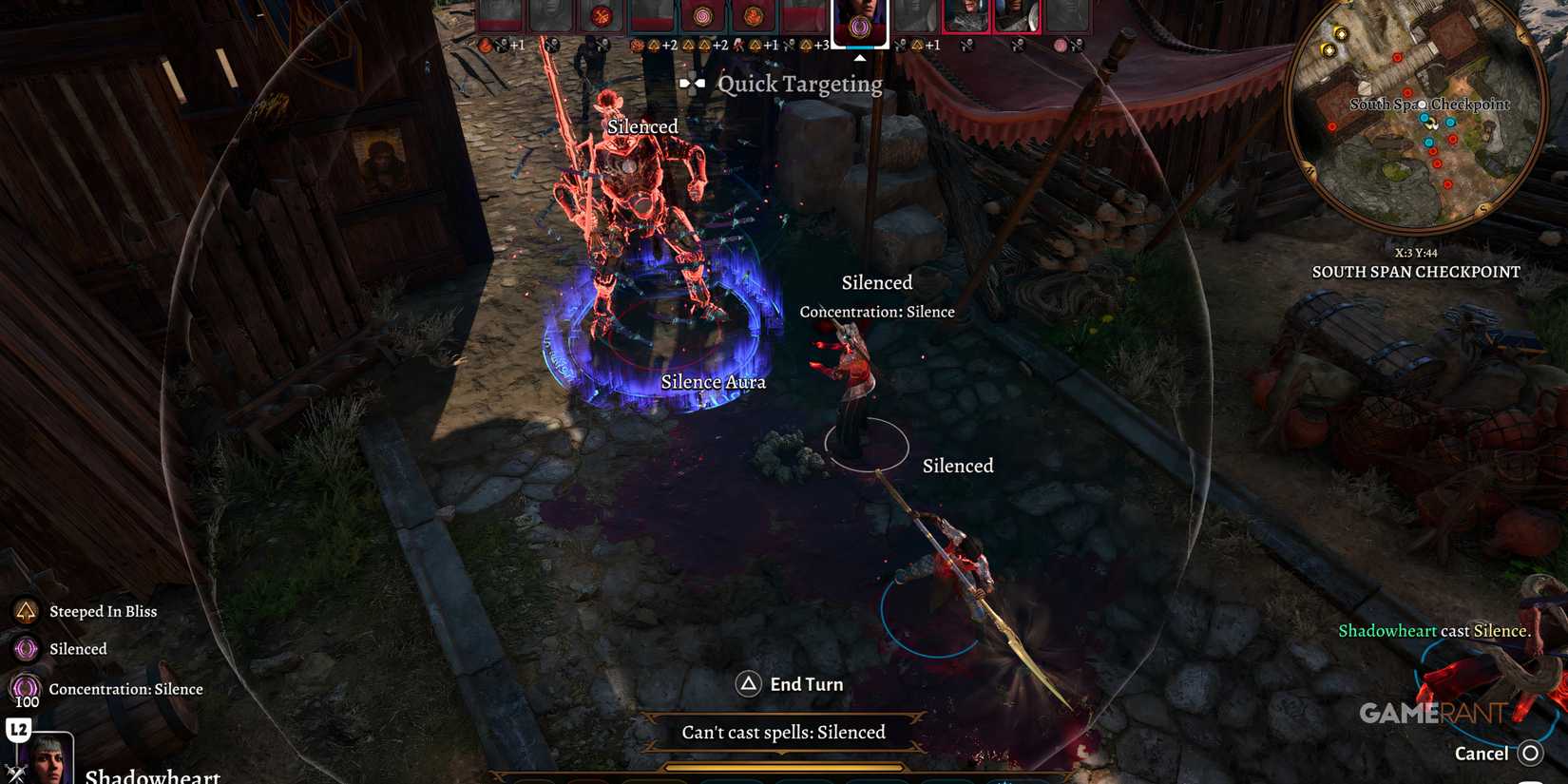Click the Quick Targeting icon above the battlefield
Image resolution: width=1568 pixels, height=784 pixels.
click(693, 84)
